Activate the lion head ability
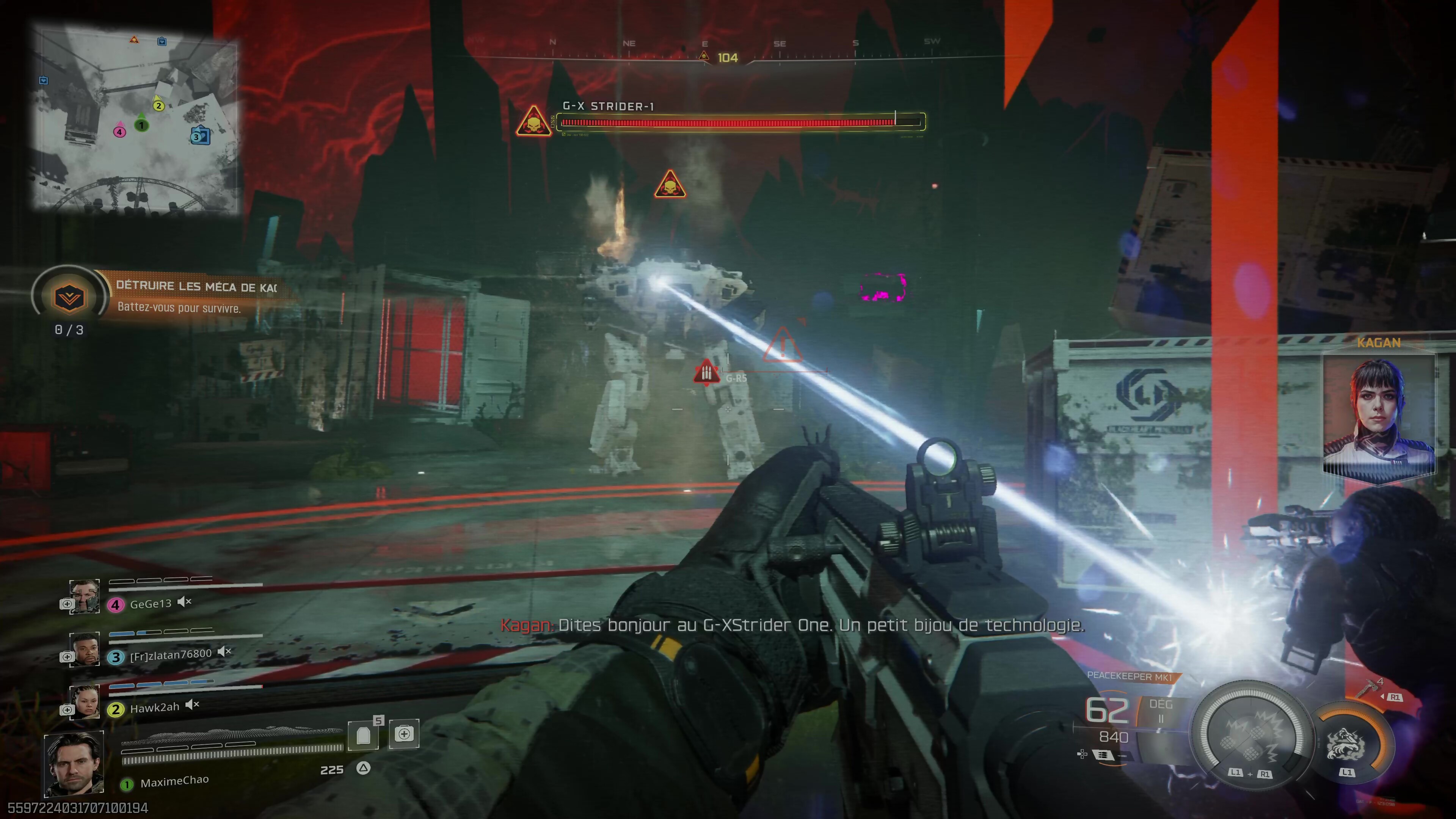The height and width of the screenshot is (819, 1456). click(x=1346, y=743)
